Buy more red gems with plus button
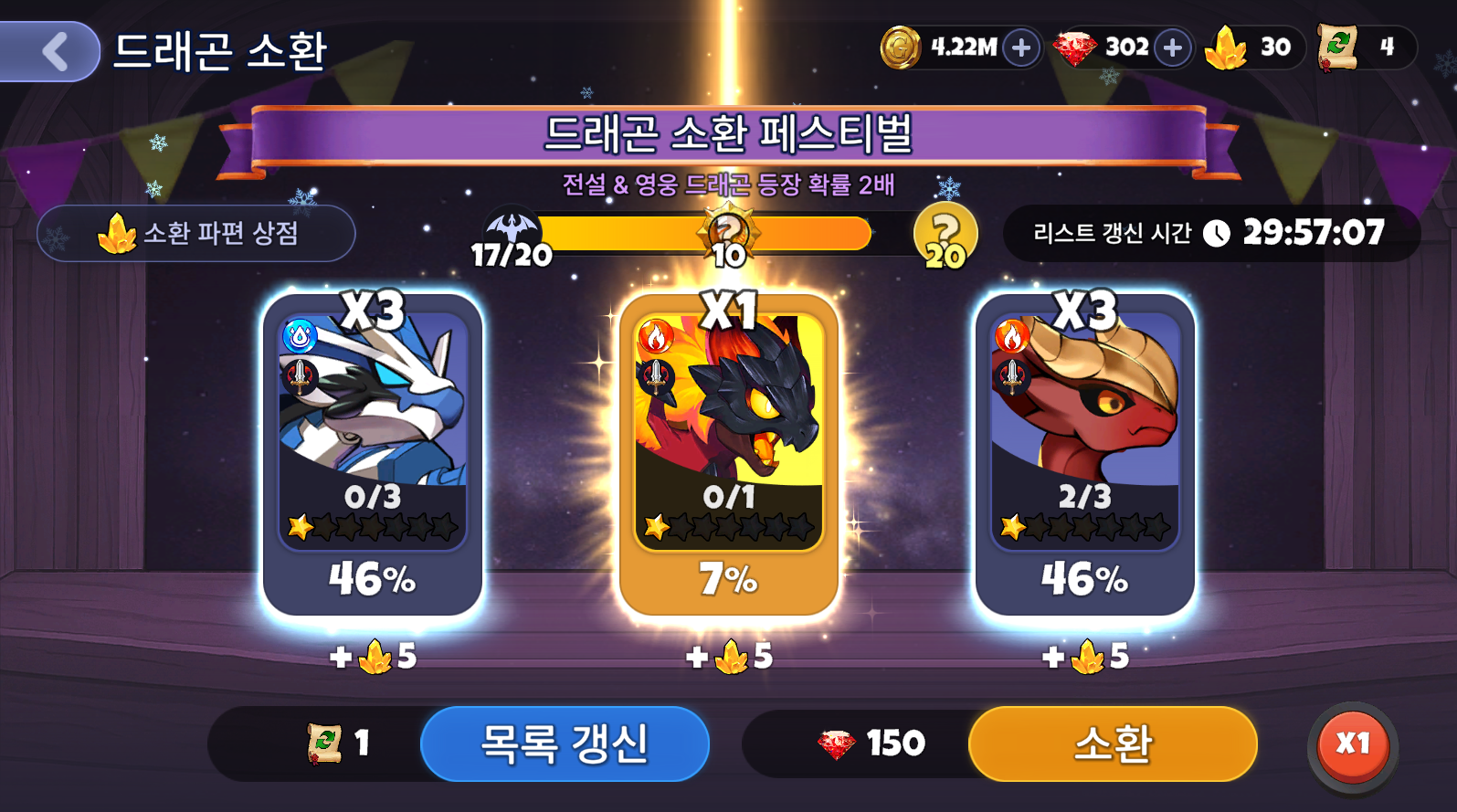The image size is (1457, 812). [1173, 47]
